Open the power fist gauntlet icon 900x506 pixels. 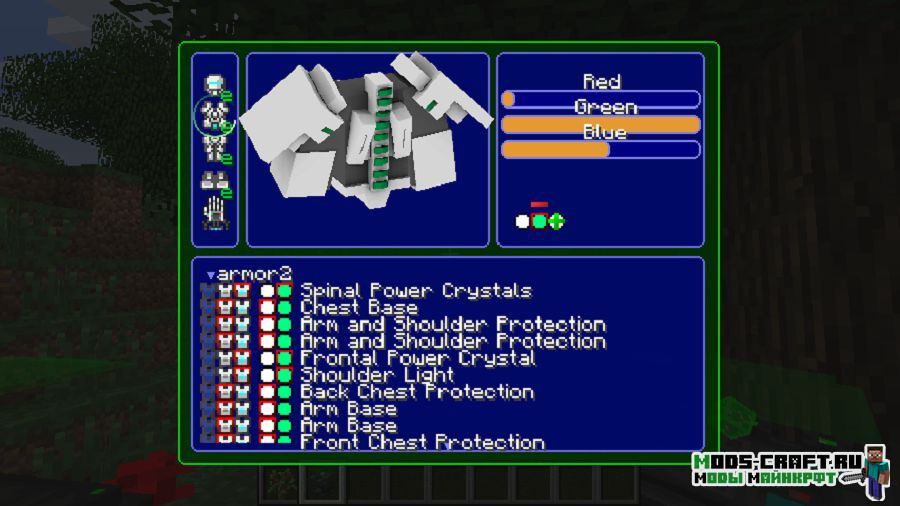(x=213, y=212)
